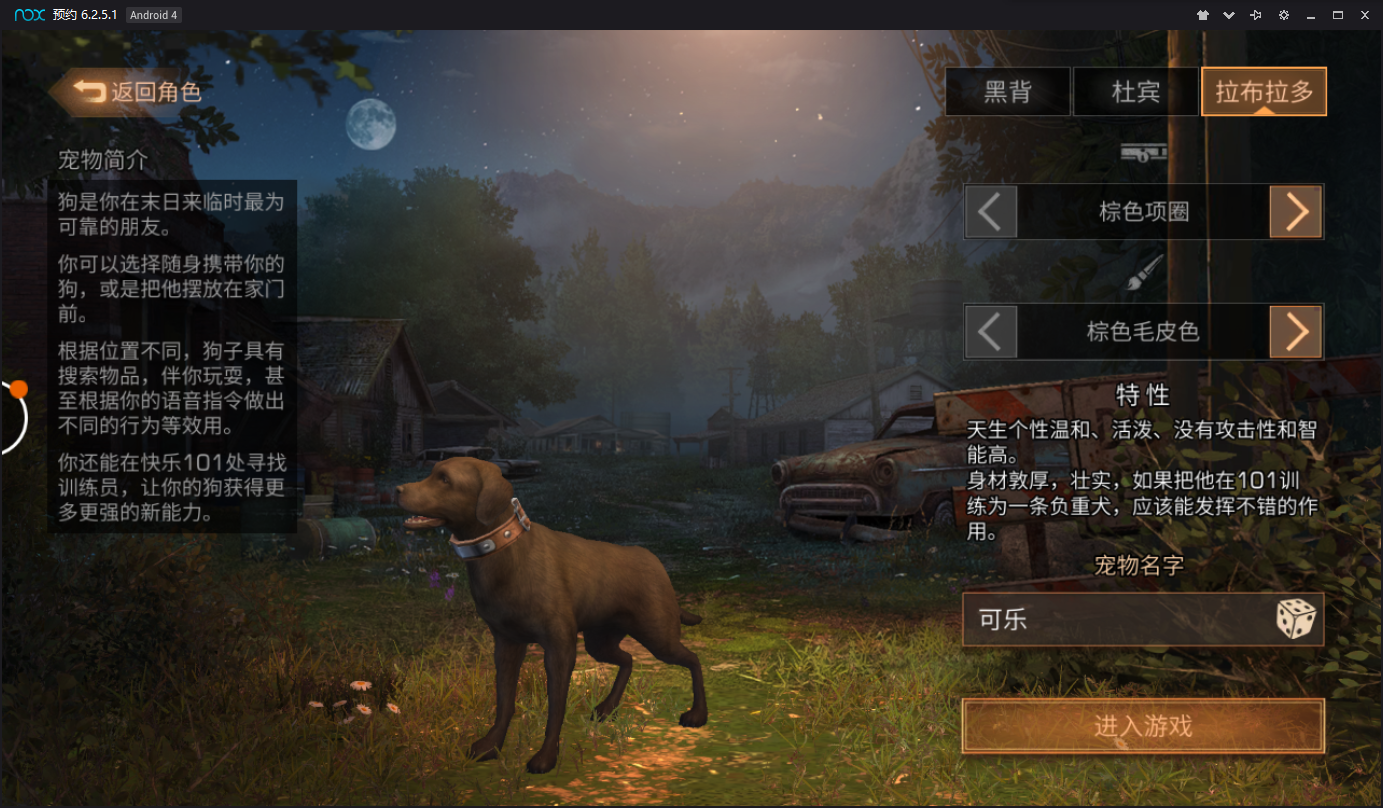Randomize pet name with the dice
The height and width of the screenshot is (808, 1383).
click(1296, 620)
